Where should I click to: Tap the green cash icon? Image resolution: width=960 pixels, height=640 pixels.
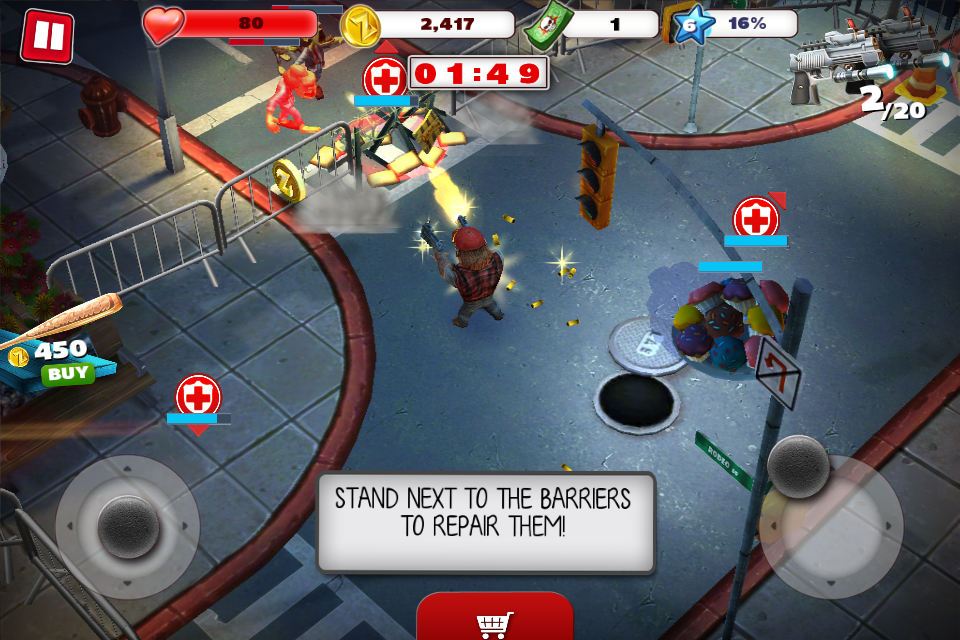(x=543, y=25)
